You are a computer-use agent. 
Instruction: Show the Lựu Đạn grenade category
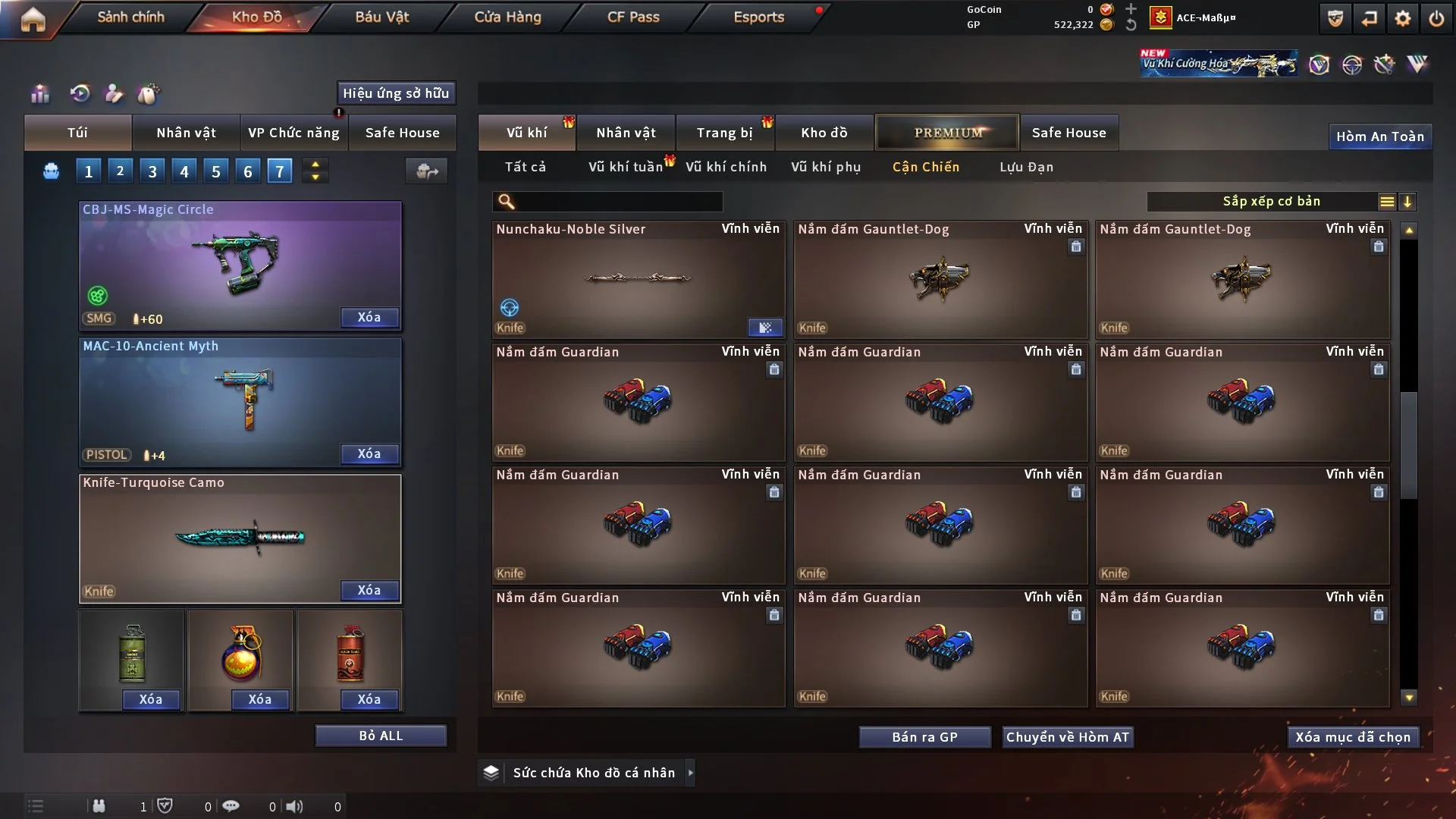(1026, 167)
